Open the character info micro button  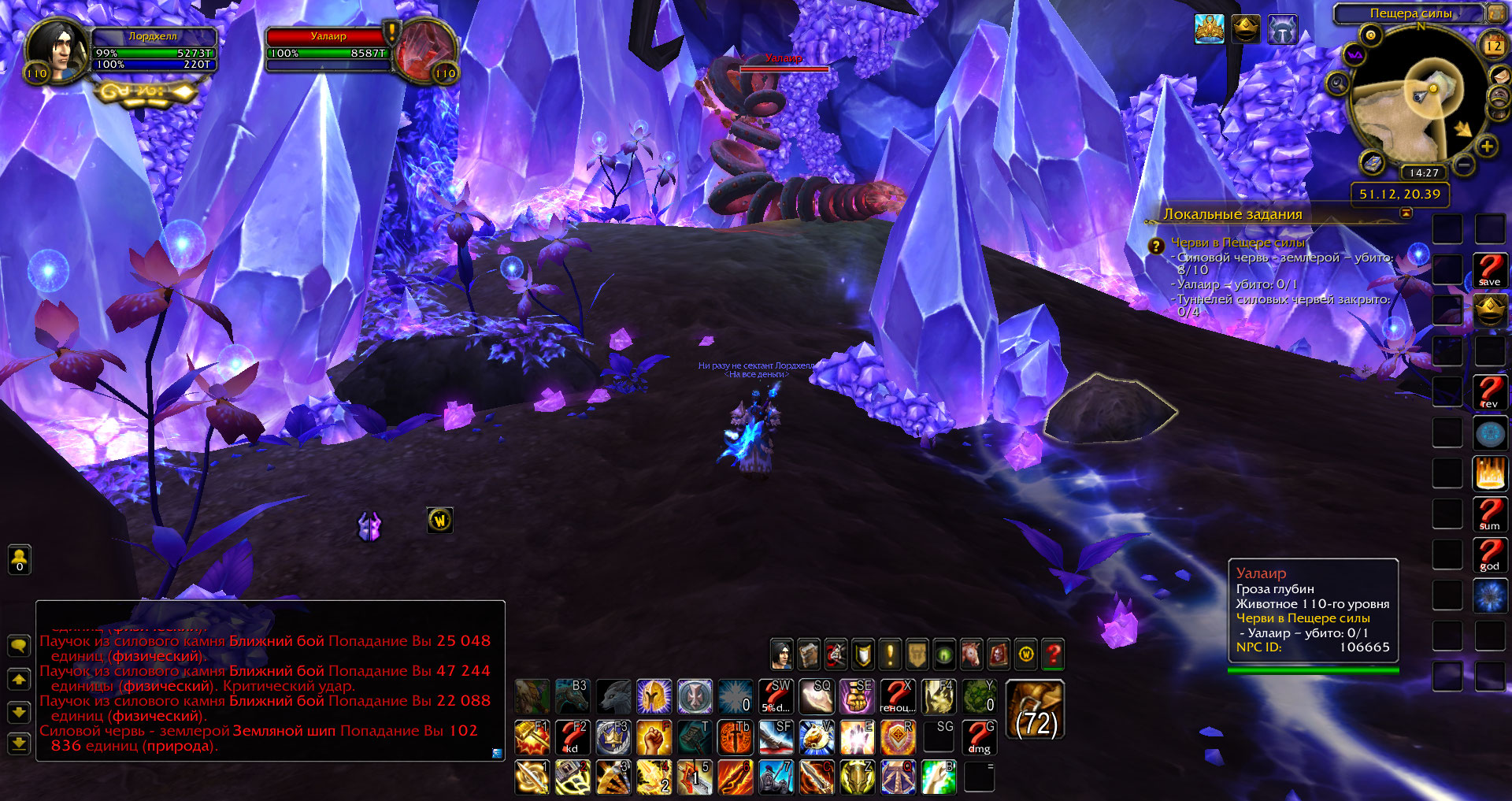point(781,654)
